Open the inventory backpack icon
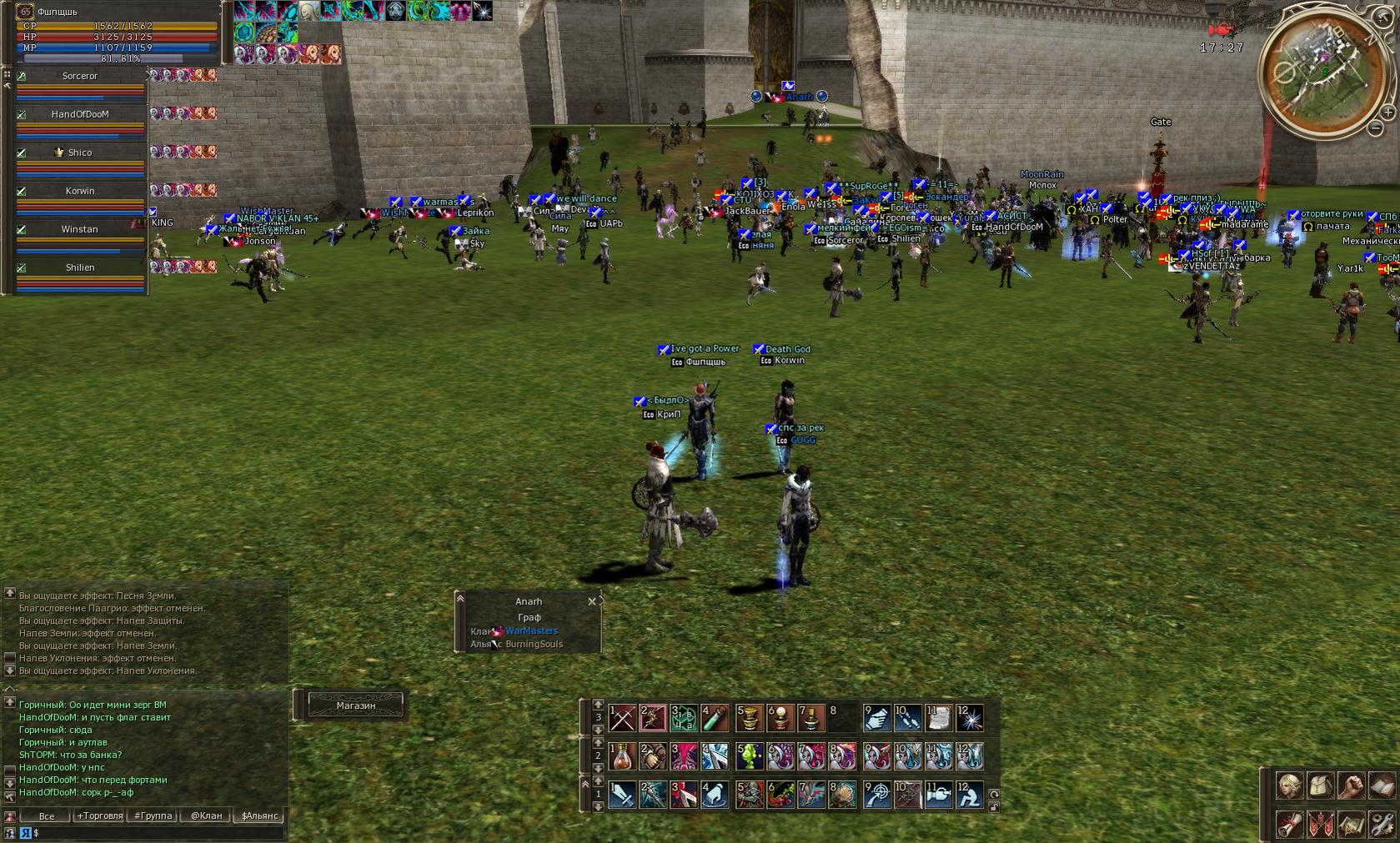 (x=1321, y=785)
